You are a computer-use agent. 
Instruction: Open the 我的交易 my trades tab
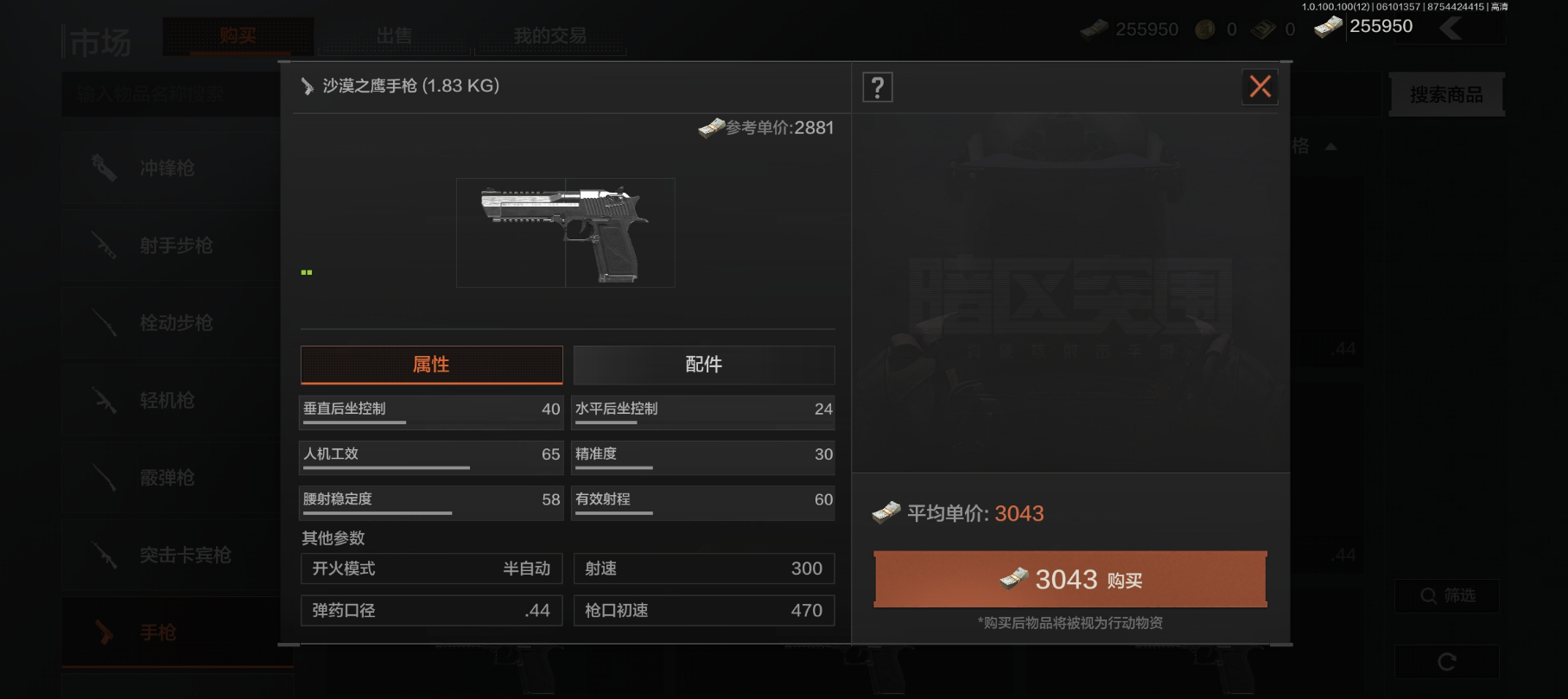click(x=549, y=36)
